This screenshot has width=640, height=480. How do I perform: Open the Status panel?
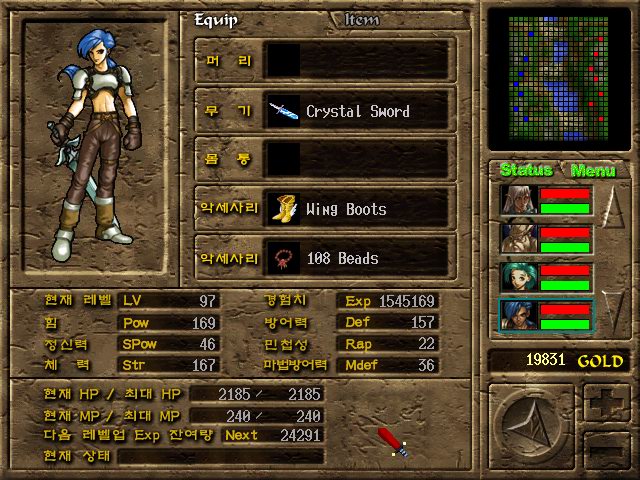pyautogui.click(x=526, y=170)
